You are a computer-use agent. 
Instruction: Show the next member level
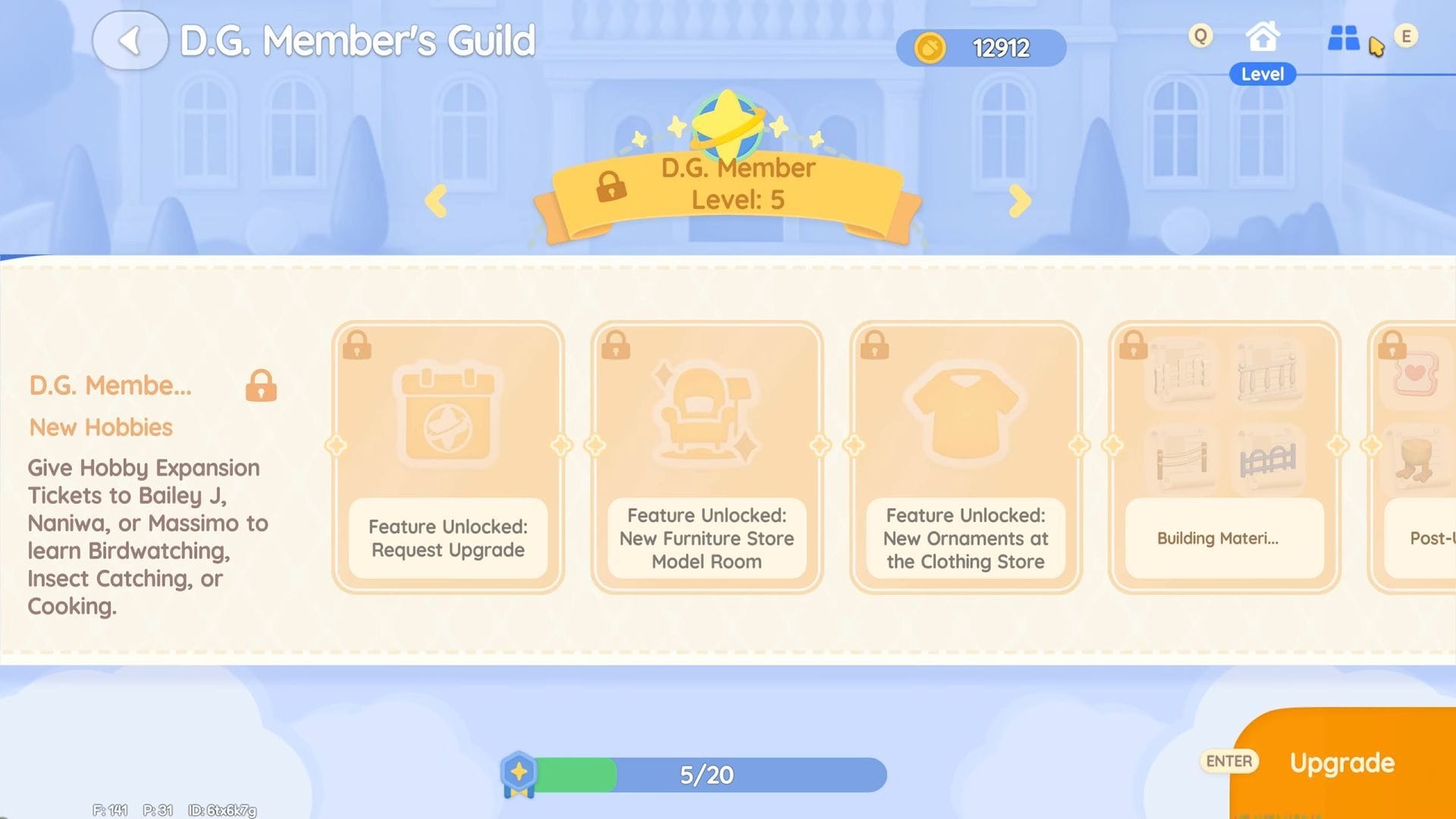[1019, 201]
